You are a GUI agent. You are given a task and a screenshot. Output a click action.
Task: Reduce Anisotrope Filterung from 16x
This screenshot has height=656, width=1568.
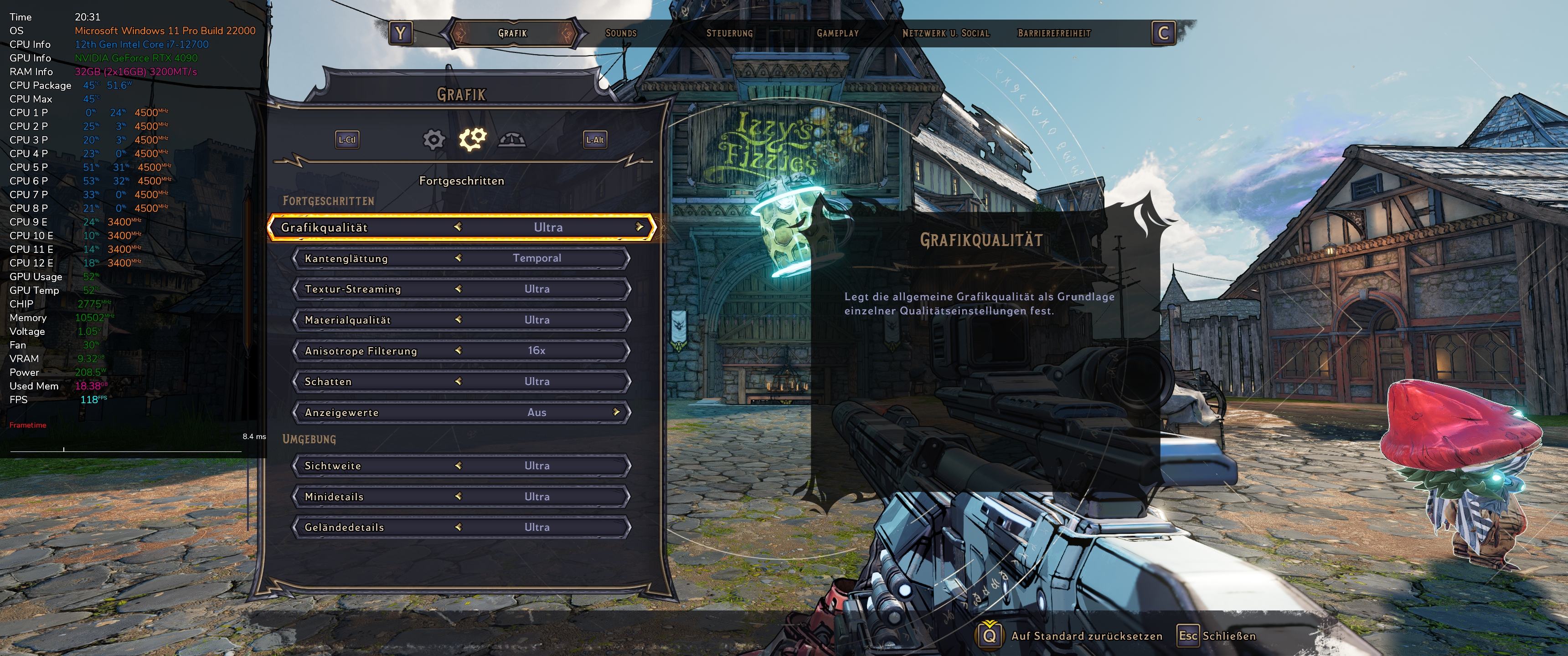(458, 350)
